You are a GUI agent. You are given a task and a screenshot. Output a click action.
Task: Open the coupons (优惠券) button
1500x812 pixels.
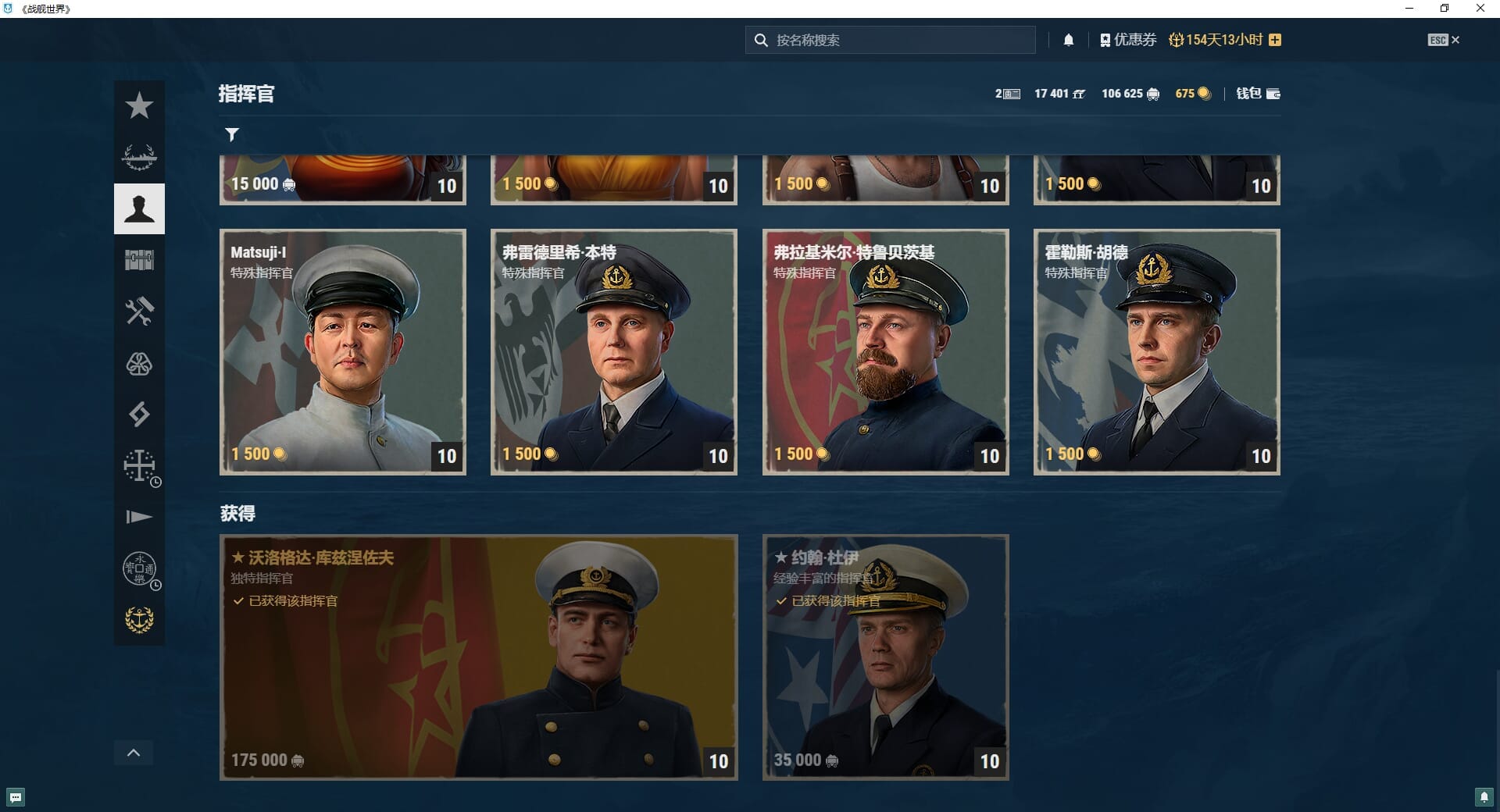pos(1128,40)
